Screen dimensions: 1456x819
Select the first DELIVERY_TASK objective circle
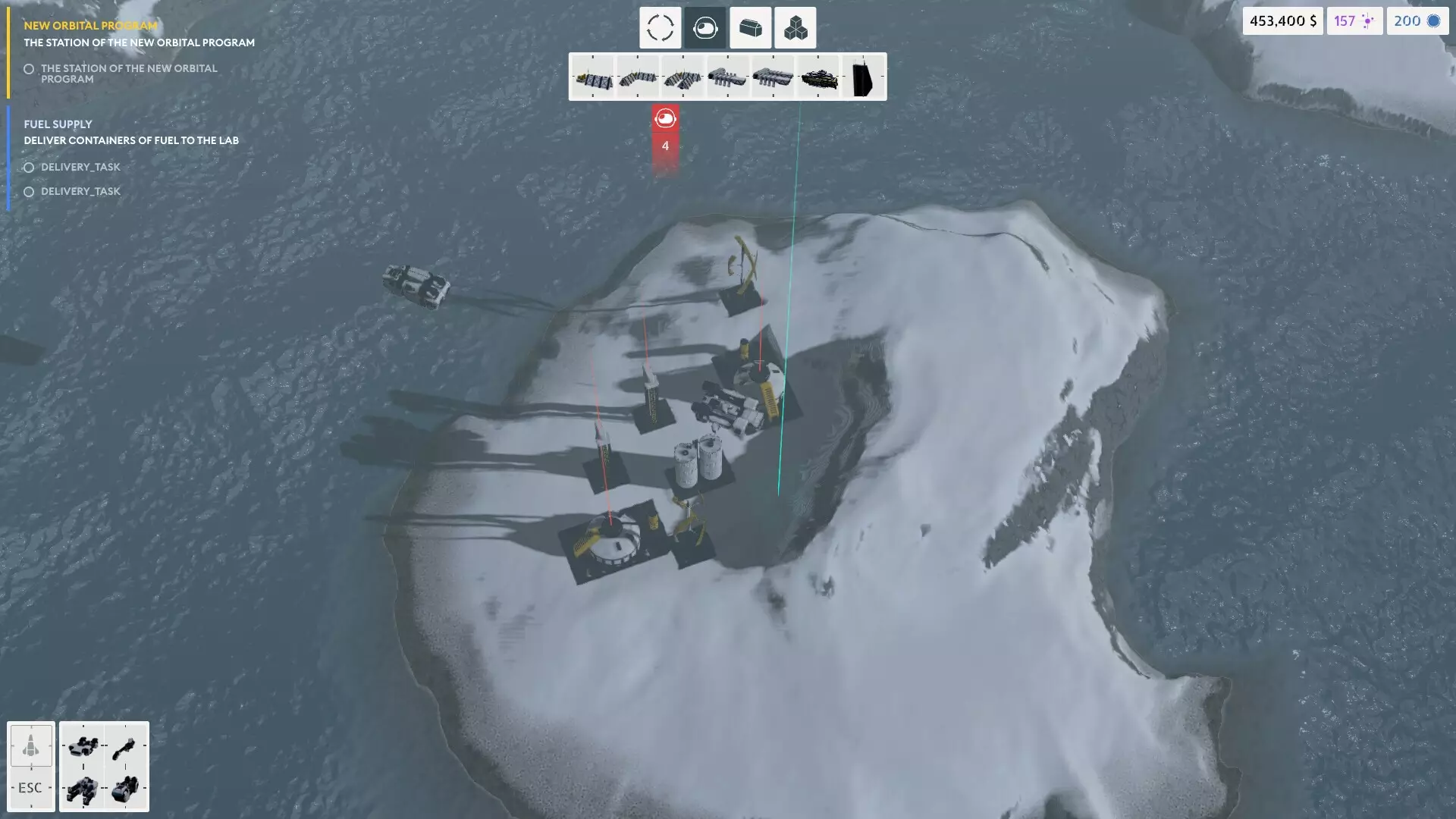tap(29, 167)
